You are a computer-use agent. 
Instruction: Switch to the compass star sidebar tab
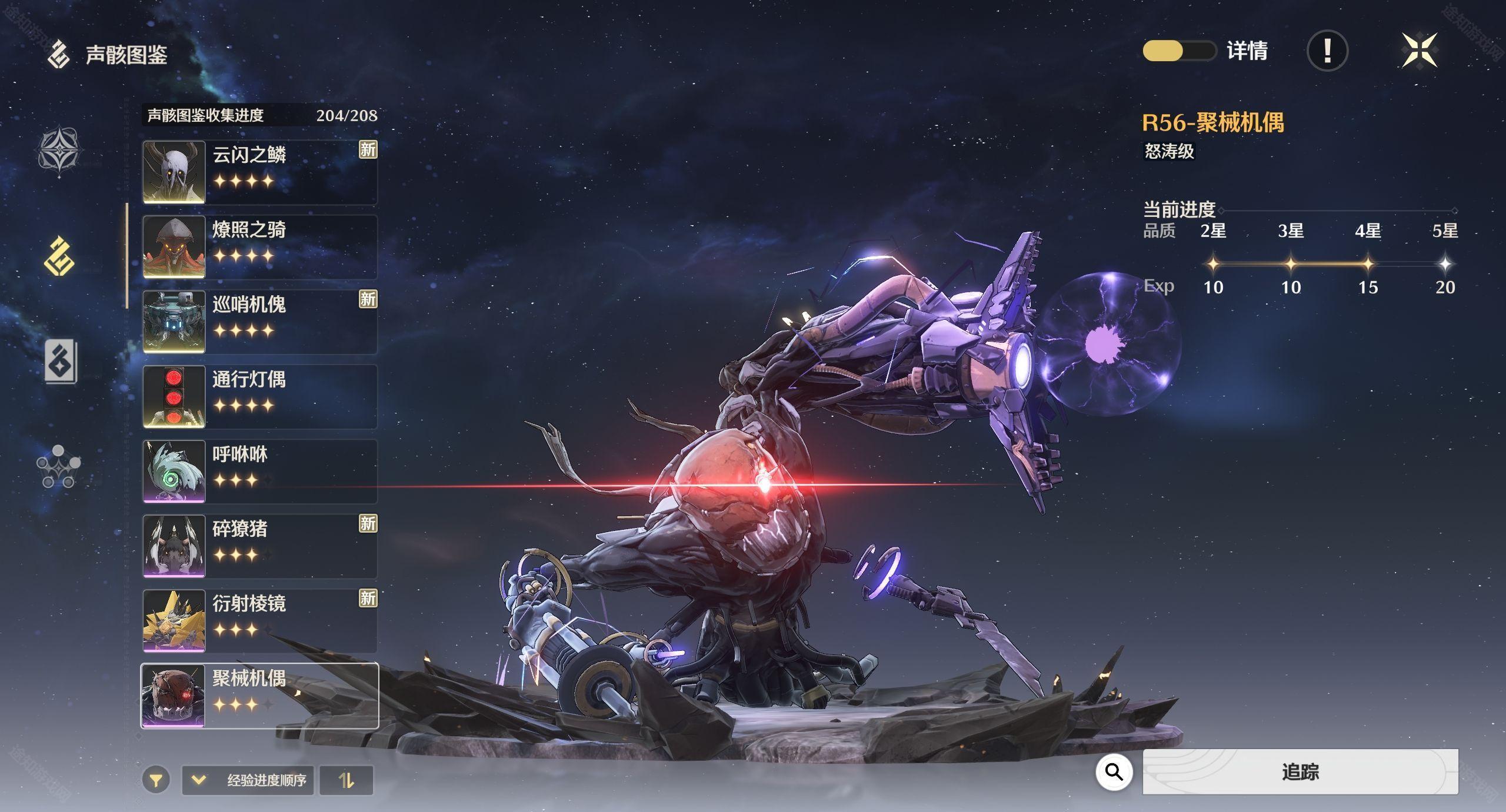click(59, 151)
